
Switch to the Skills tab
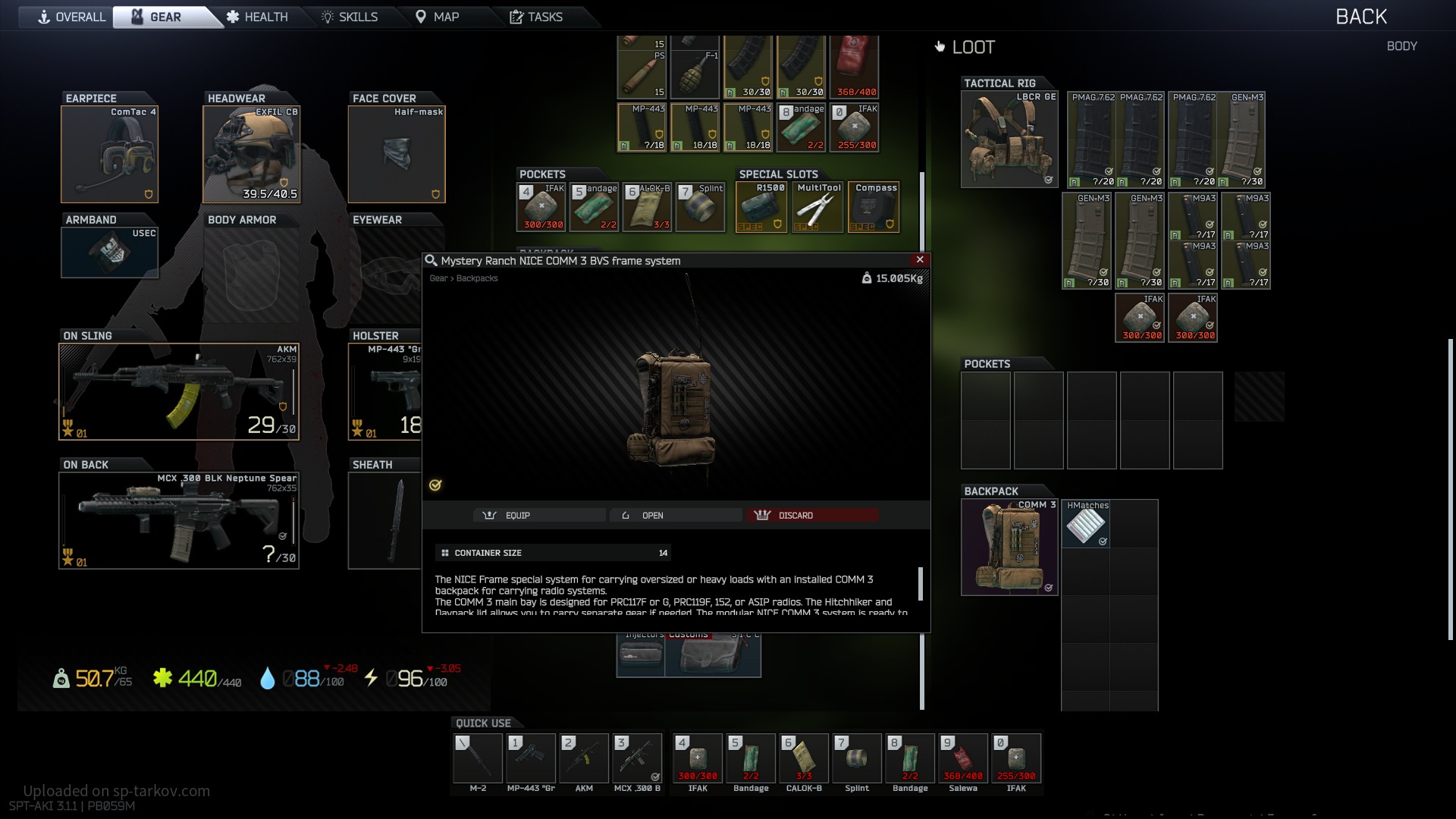[350, 17]
